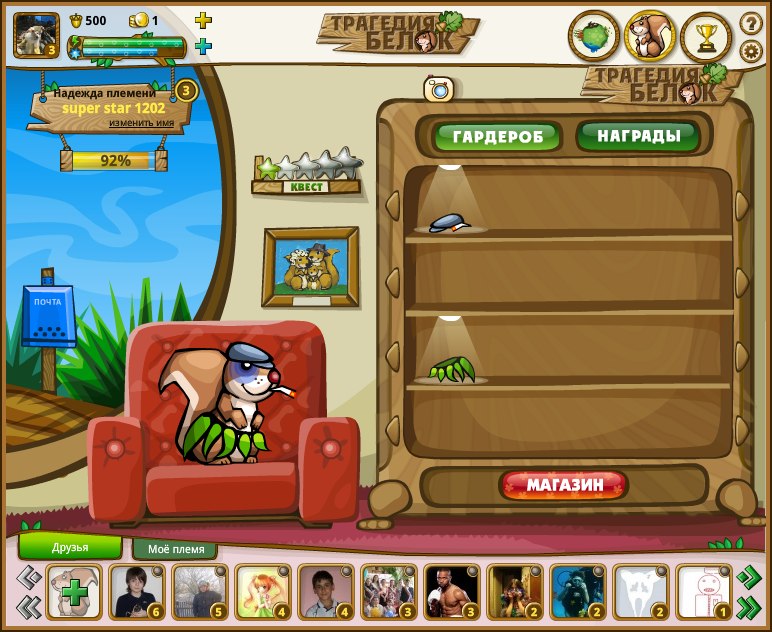Click the teal plus to refill energy
This screenshot has width=772, height=632.
[x=203, y=46]
